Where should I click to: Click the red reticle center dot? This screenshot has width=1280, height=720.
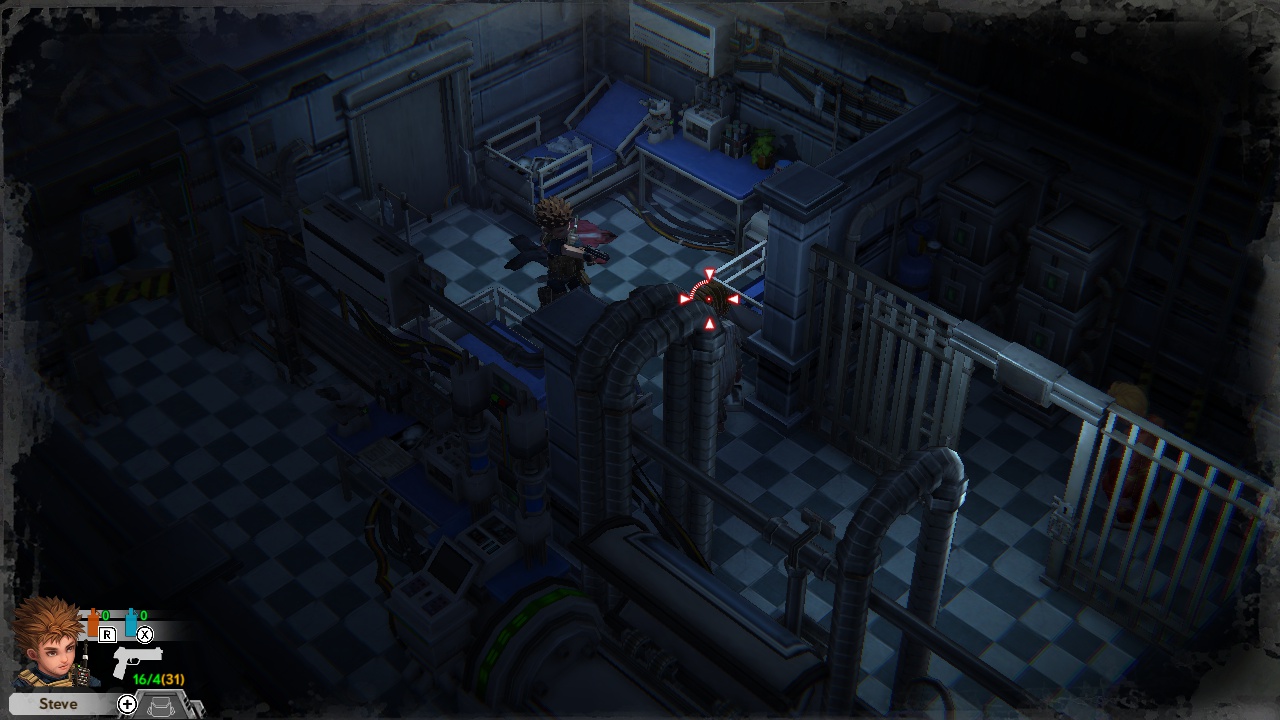pyautogui.click(x=708, y=299)
